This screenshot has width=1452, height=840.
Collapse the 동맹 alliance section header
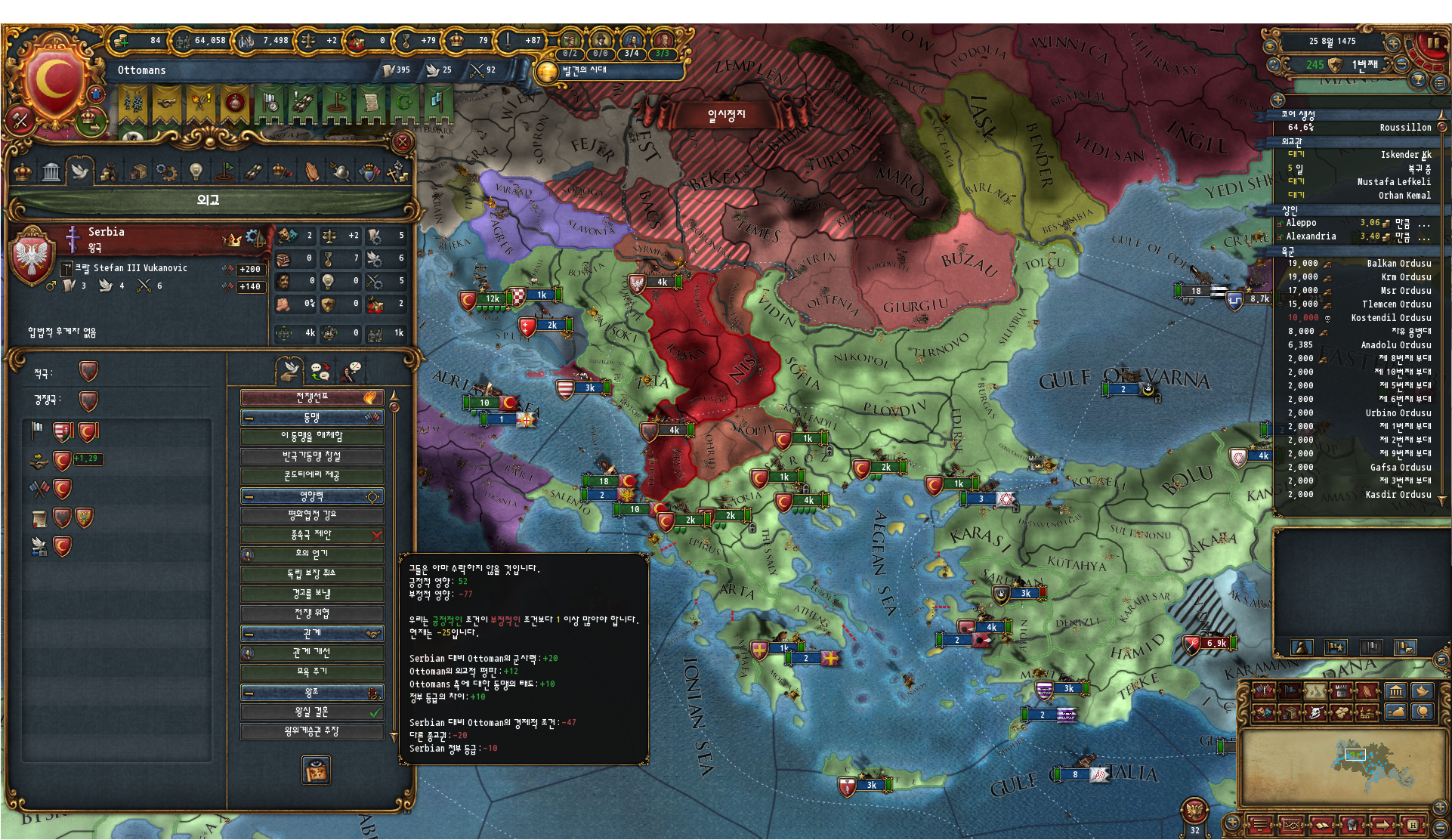pyautogui.click(x=249, y=418)
